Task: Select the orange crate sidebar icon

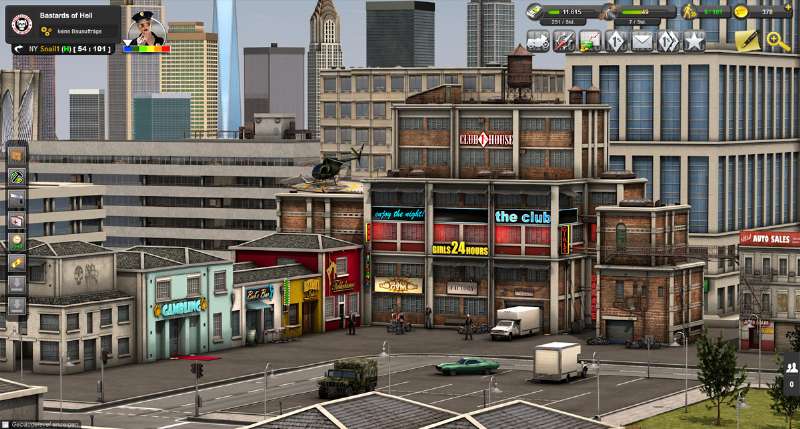Action: click(x=16, y=154)
